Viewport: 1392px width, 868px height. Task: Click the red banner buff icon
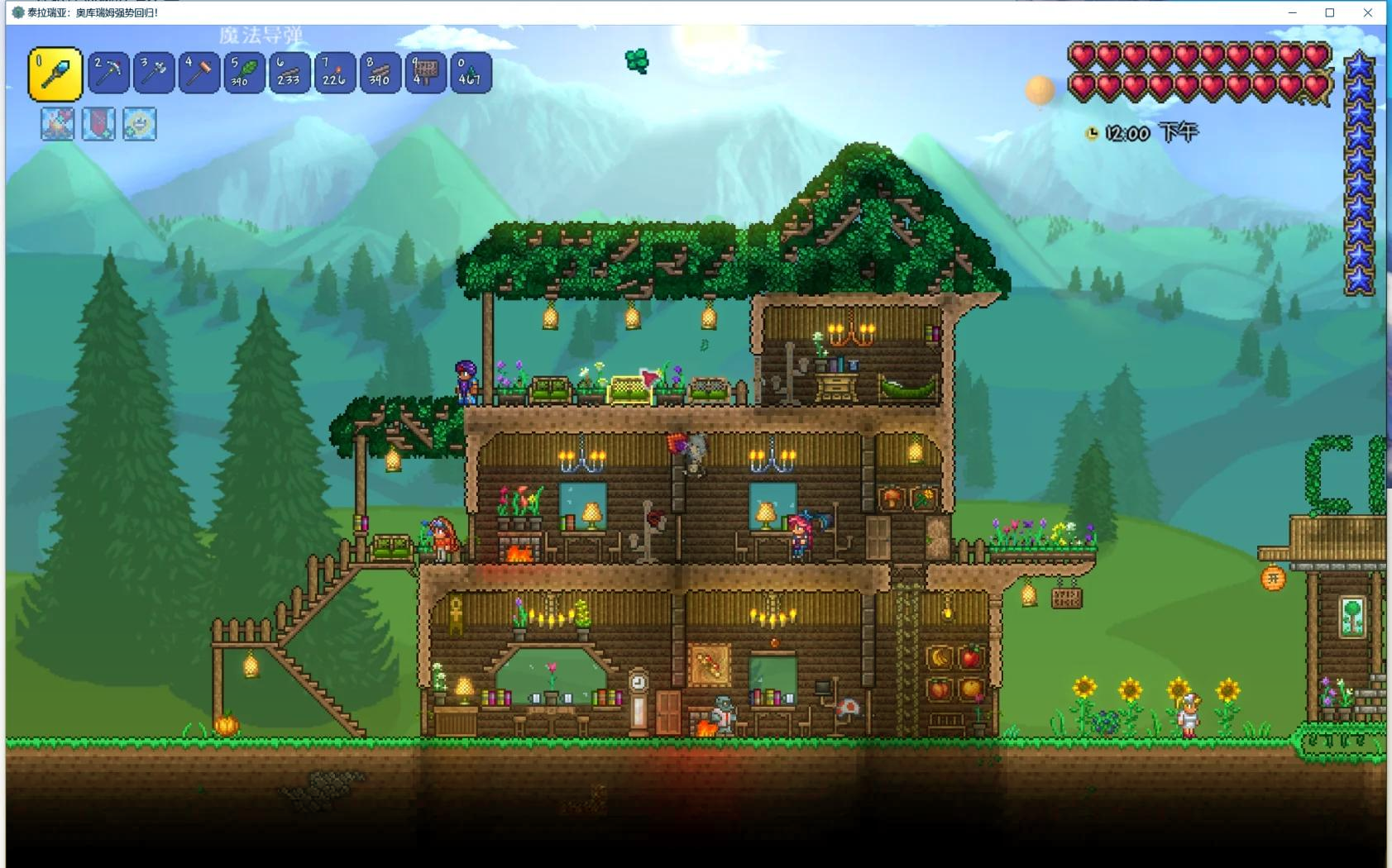point(98,124)
